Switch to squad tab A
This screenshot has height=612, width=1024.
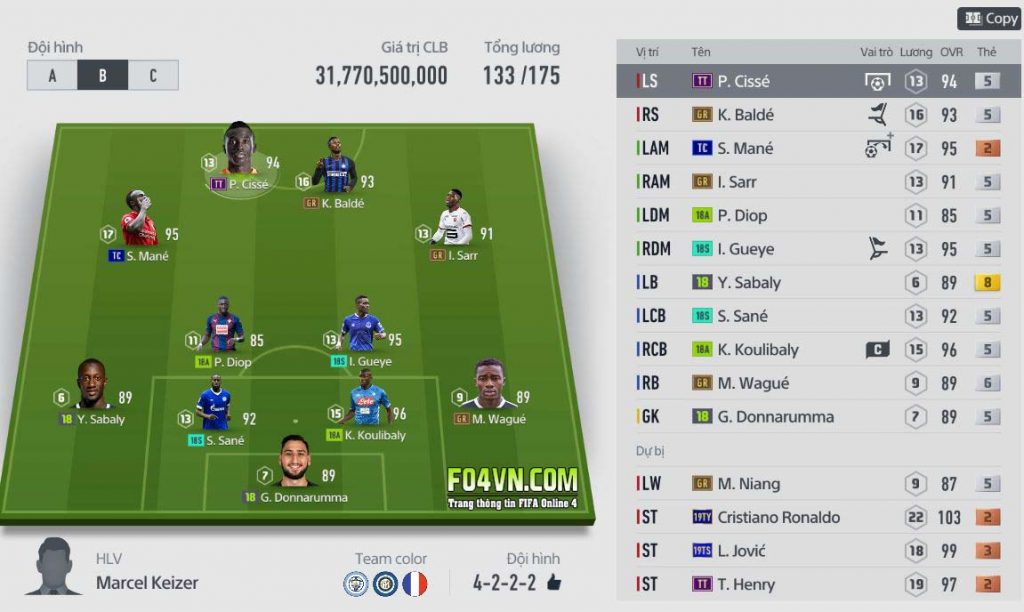(52, 75)
